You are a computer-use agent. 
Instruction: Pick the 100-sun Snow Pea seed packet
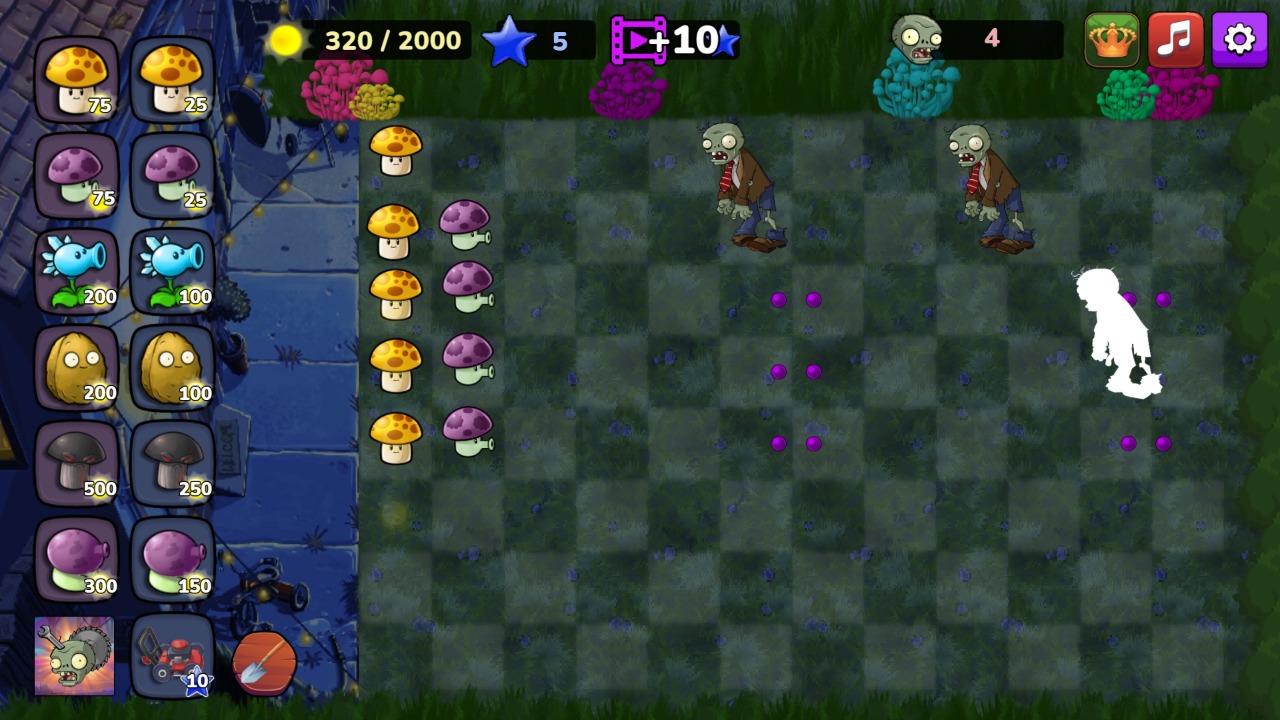(x=172, y=272)
